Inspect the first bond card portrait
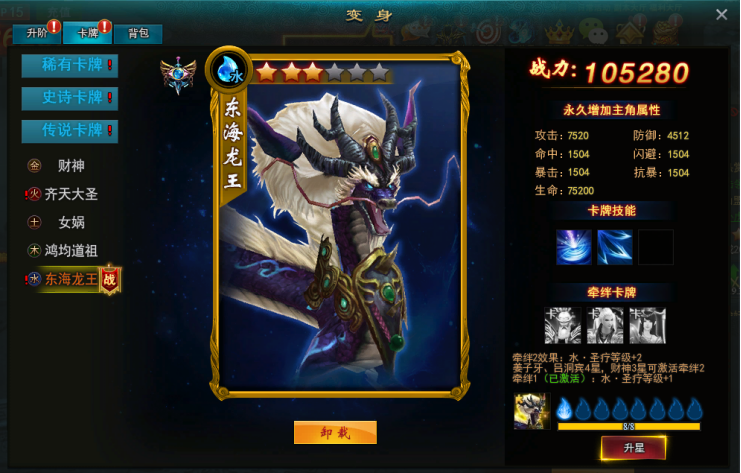Viewport: 741px width, 473px height. point(562,325)
